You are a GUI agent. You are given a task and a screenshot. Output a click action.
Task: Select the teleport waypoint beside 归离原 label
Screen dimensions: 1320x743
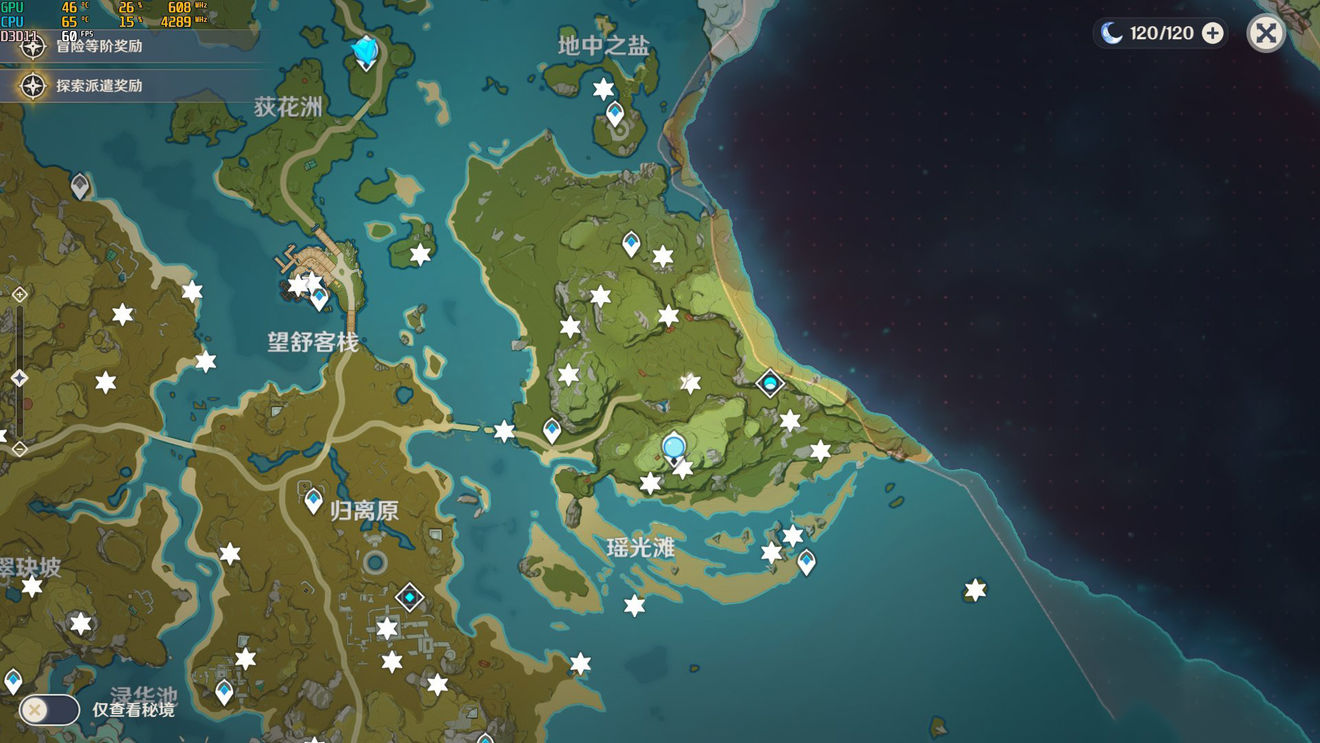tap(313, 500)
